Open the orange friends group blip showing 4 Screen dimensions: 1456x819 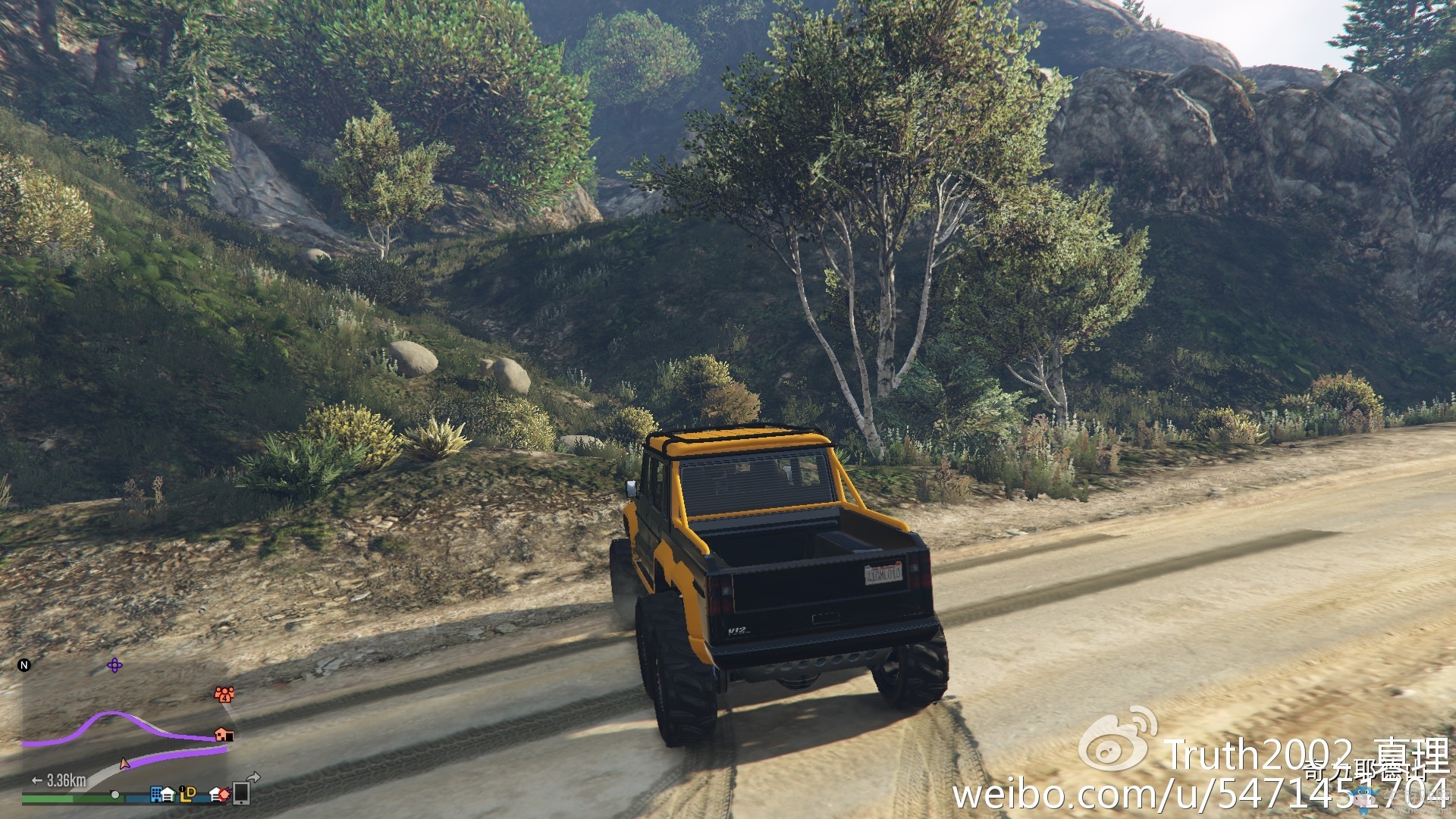pos(224,695)
